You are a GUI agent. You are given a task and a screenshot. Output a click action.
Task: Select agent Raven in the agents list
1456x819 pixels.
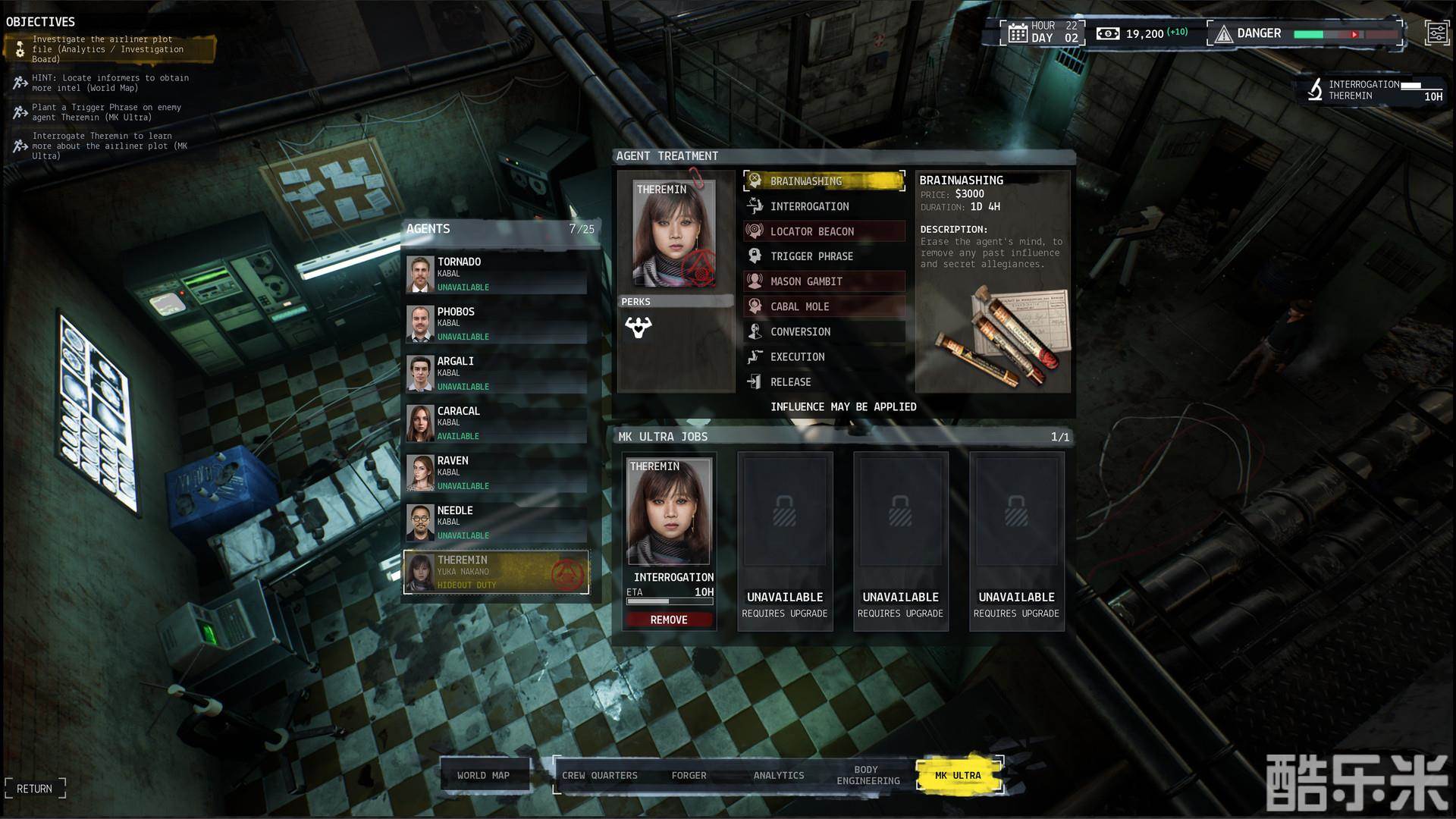497,472
